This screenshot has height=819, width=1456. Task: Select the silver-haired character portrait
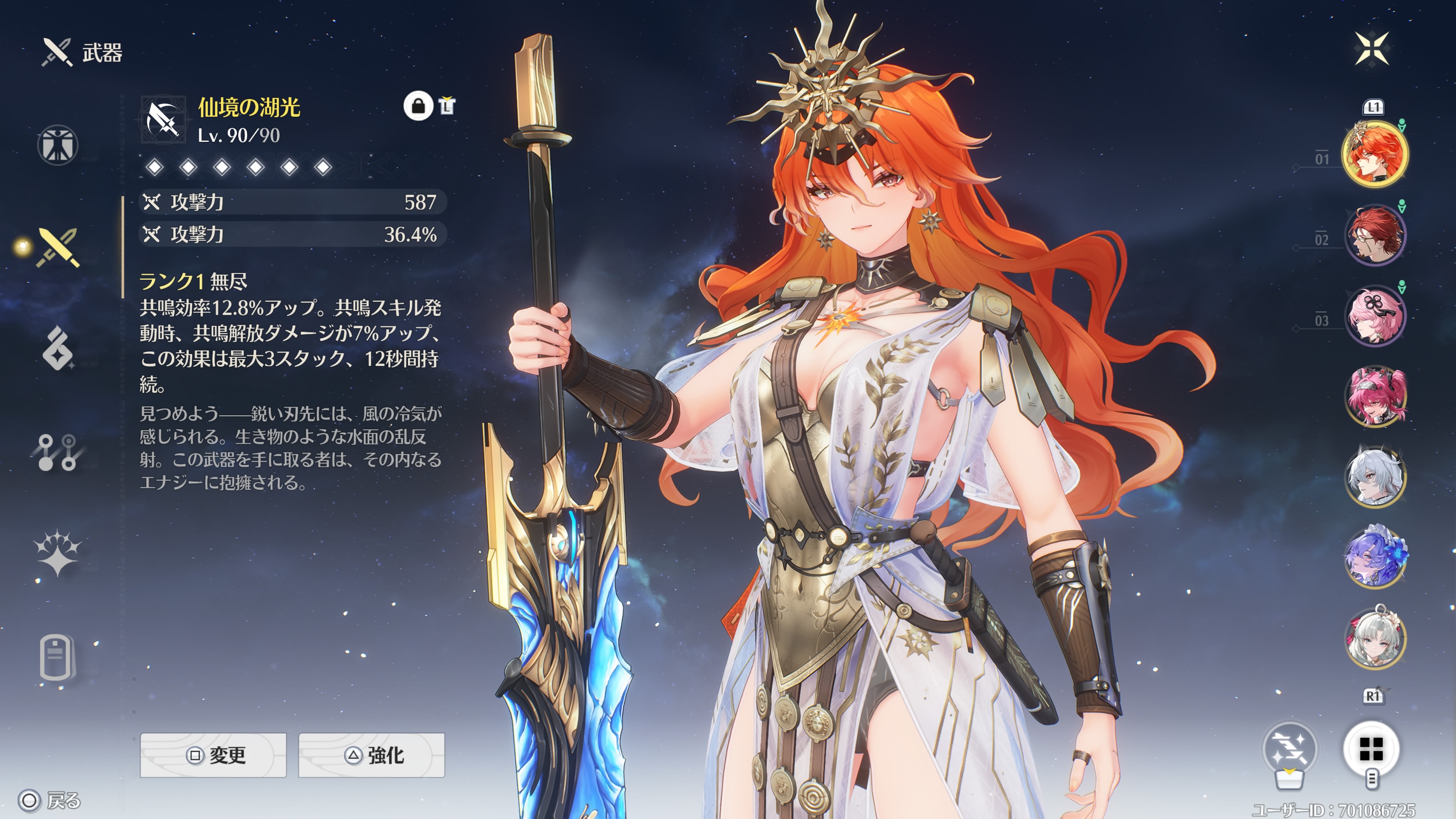tap(1374, 477)
